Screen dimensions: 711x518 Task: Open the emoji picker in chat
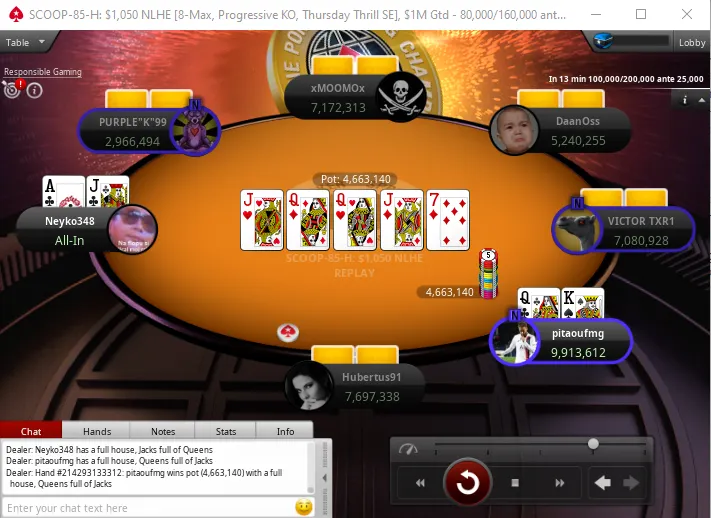(304, 507)
